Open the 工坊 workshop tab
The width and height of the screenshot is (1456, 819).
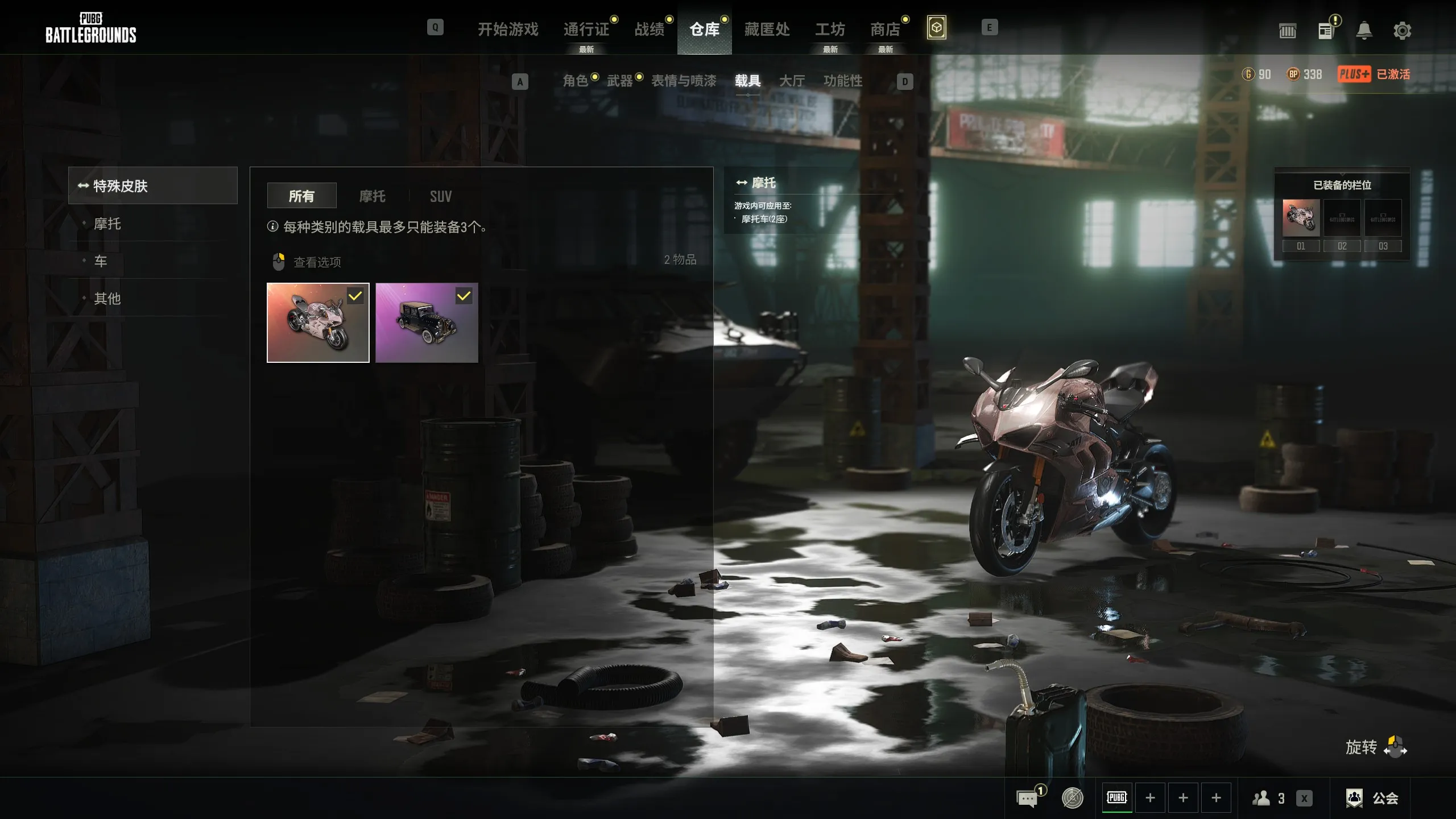click(830, 29)
